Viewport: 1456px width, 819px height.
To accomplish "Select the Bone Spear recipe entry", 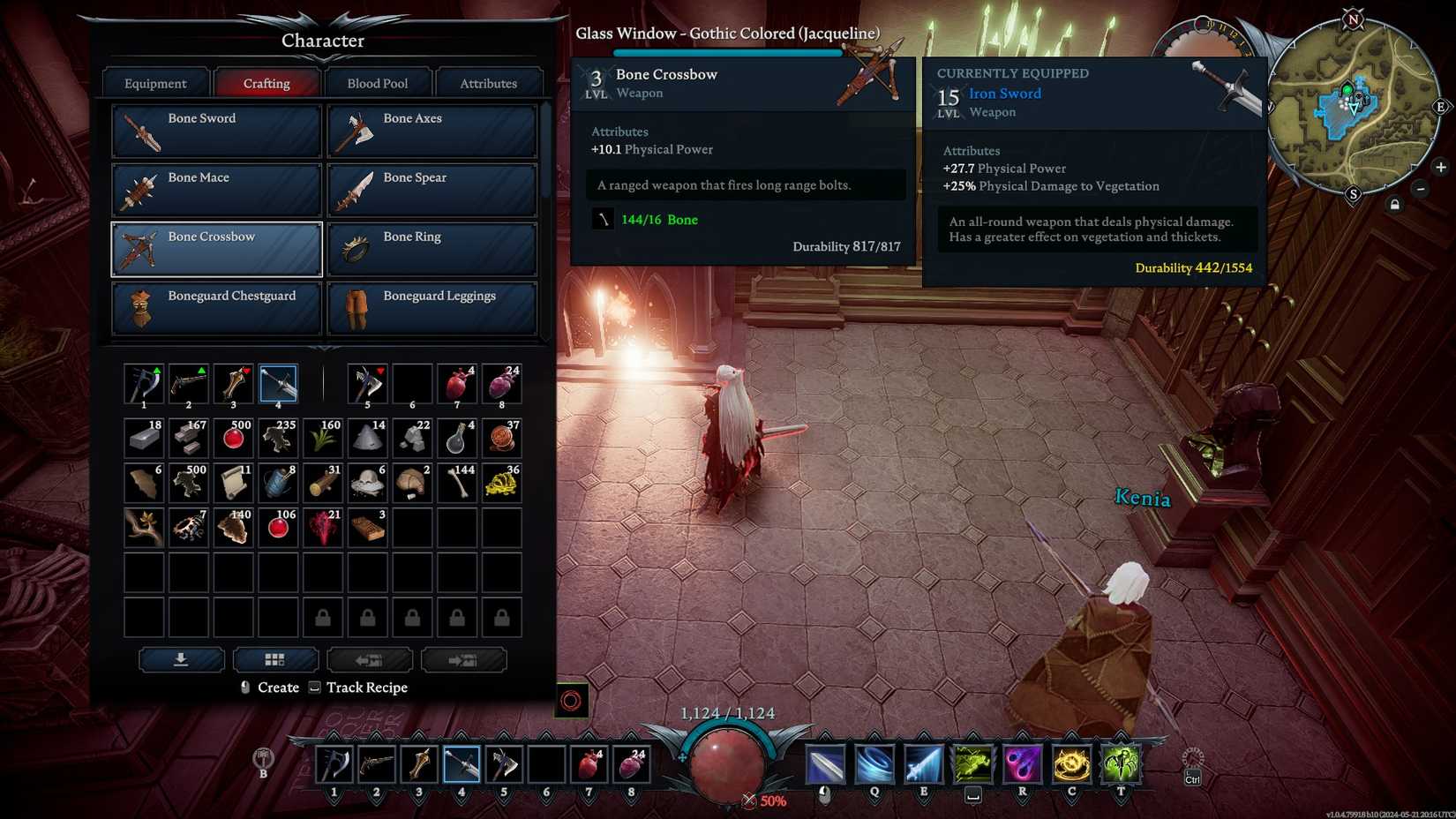I will (432, 189).
